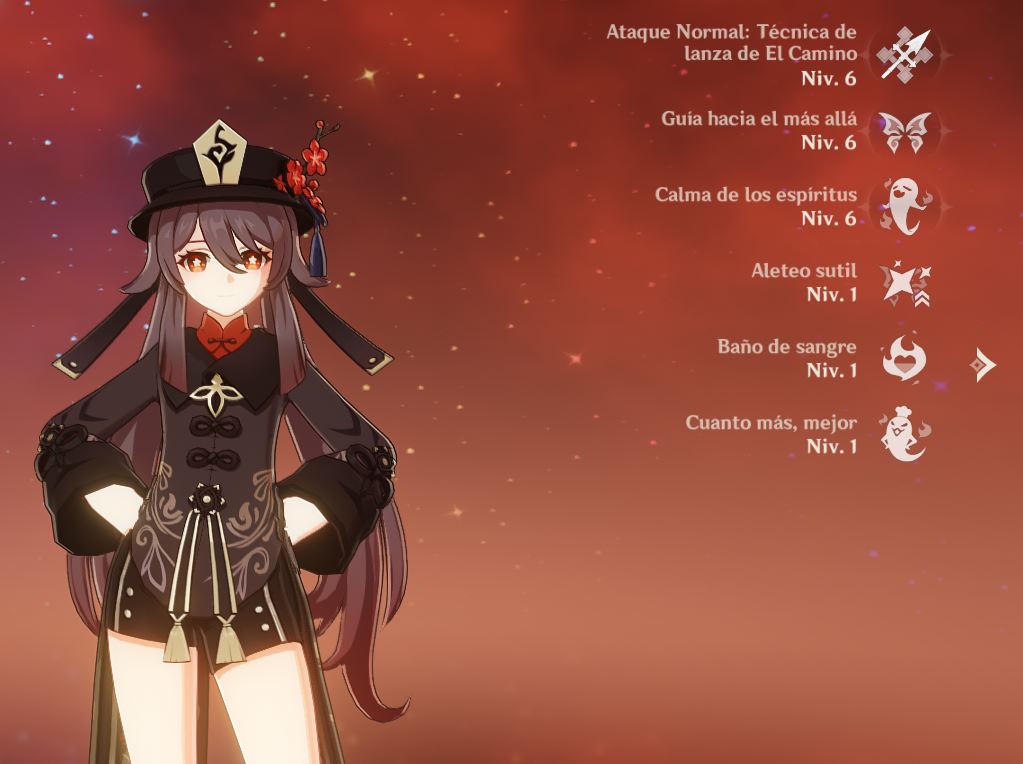Open the Ataque Normal spear talent
This screenshot has width=1023, height=764.
click(x=905, y=55)
